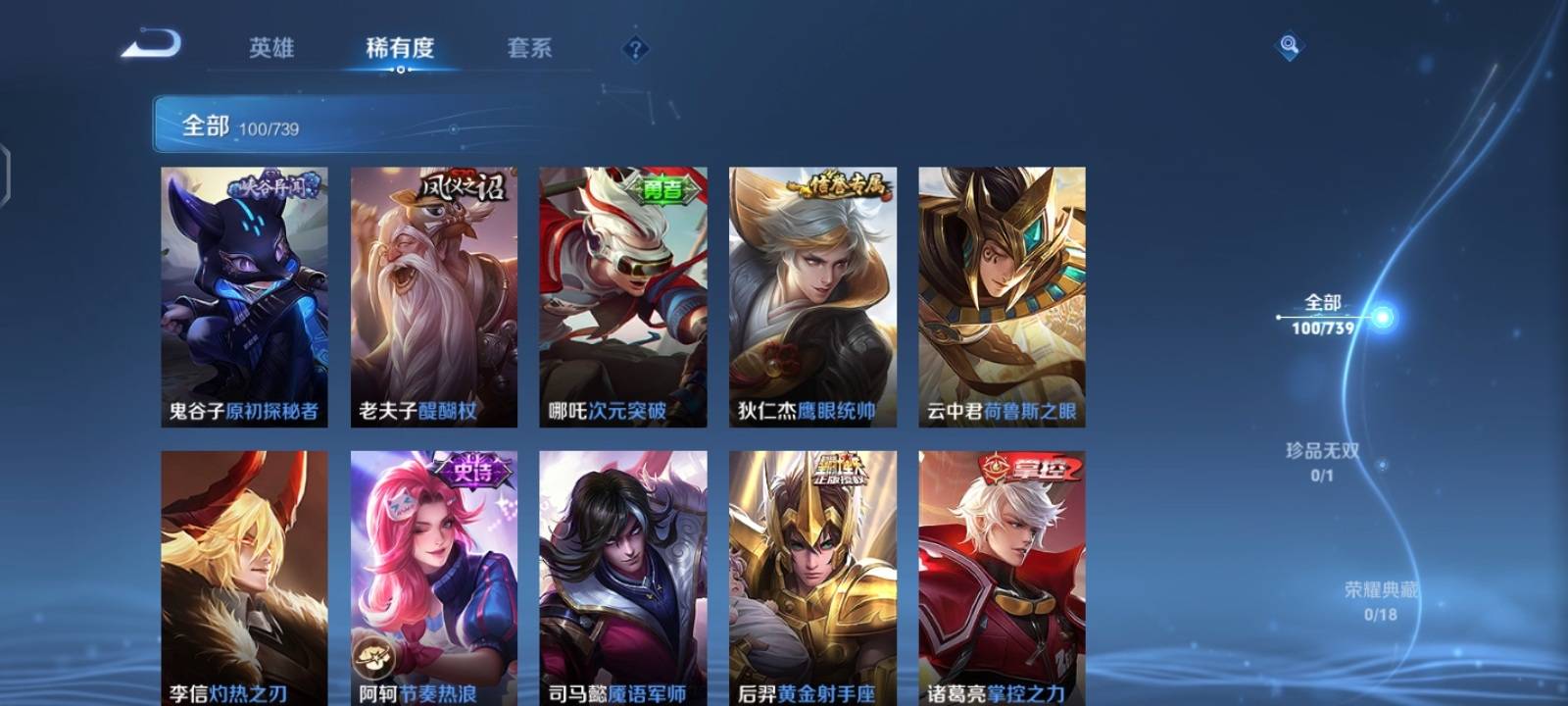The height and width of the screenshot is (706, 1568).
Task: Choose the 阿轲 节奏热浪 skin card
Action: click(434, 579)
